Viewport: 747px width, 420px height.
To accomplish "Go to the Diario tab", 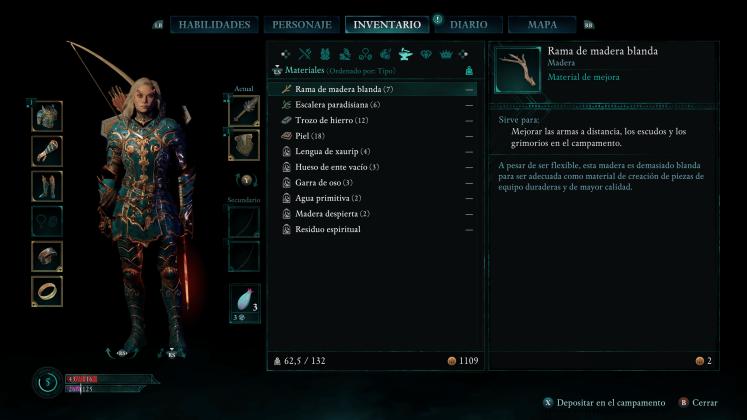I will point(469,25).
